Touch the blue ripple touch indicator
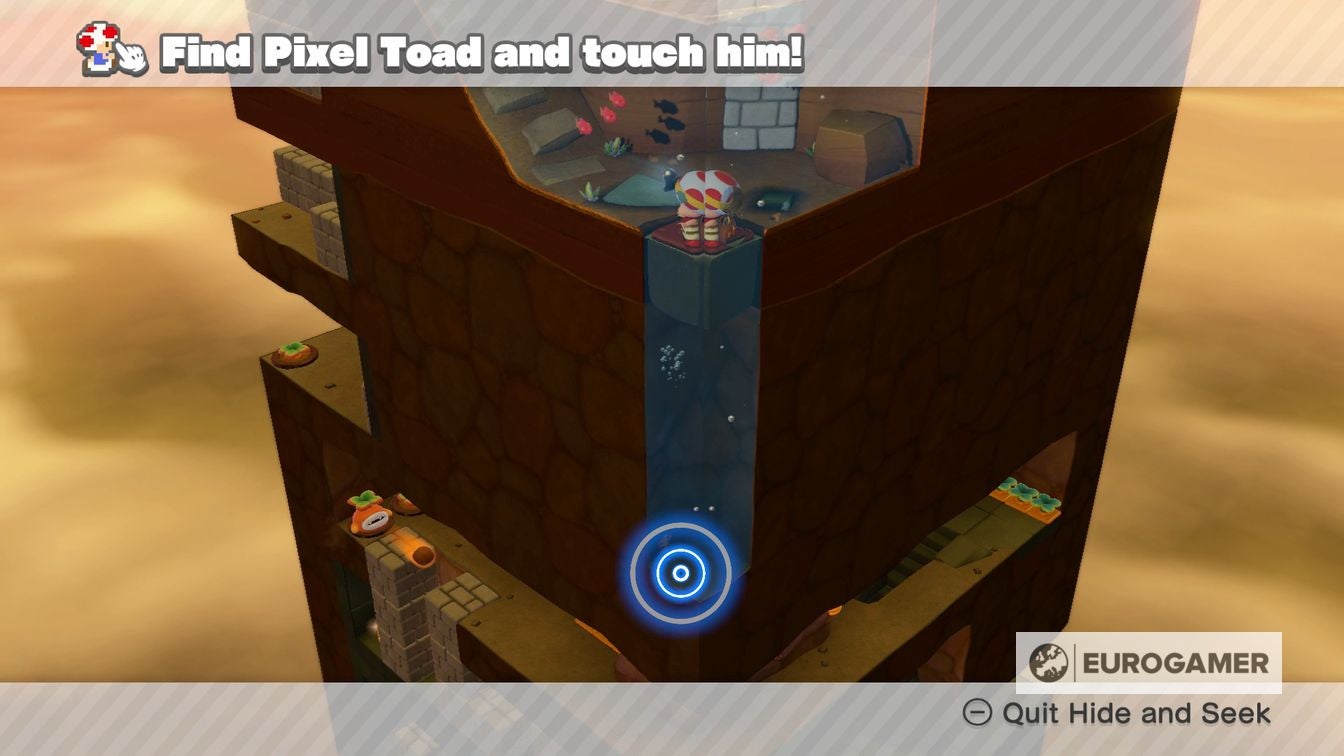Viewport: 1344px width, 756px height. [681, 572]
